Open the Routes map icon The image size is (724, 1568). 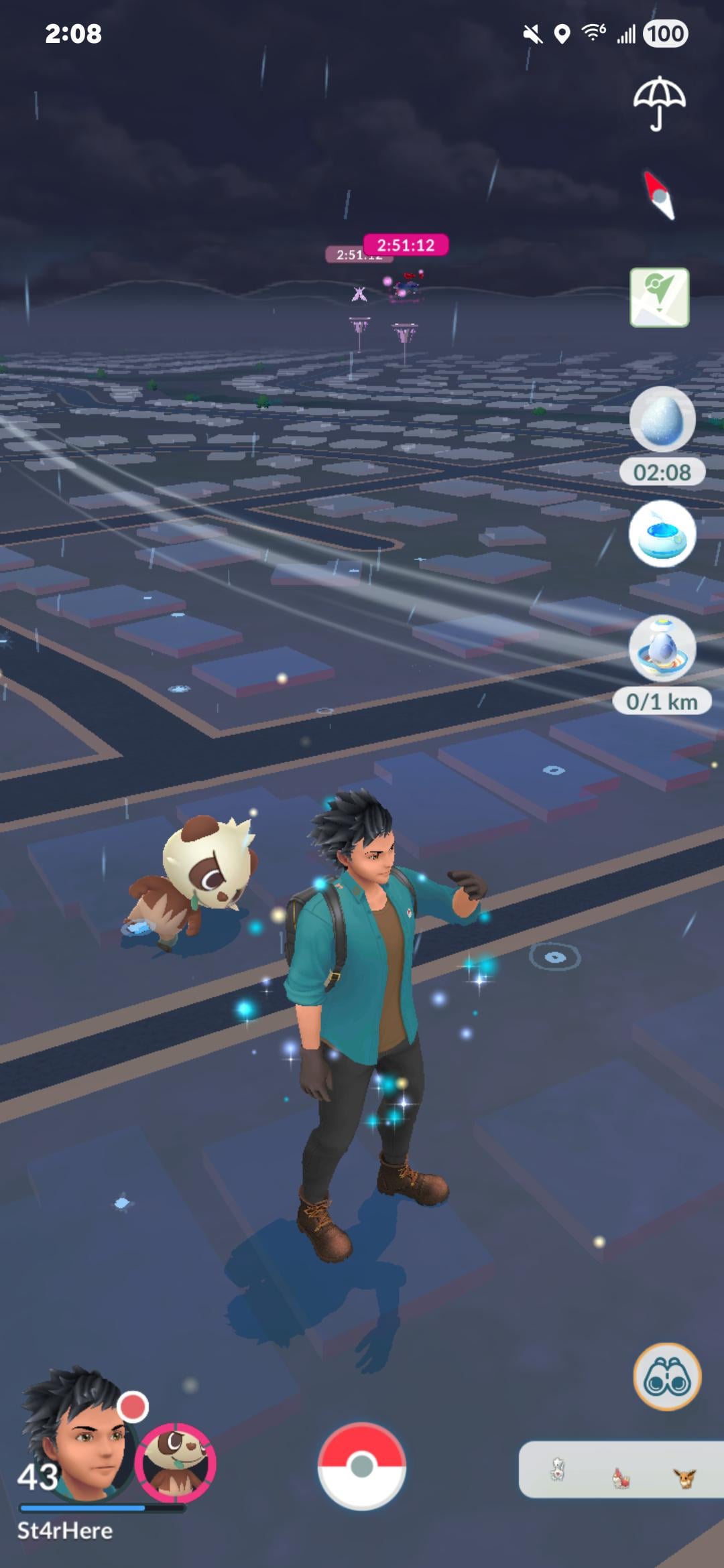[660, 298]
